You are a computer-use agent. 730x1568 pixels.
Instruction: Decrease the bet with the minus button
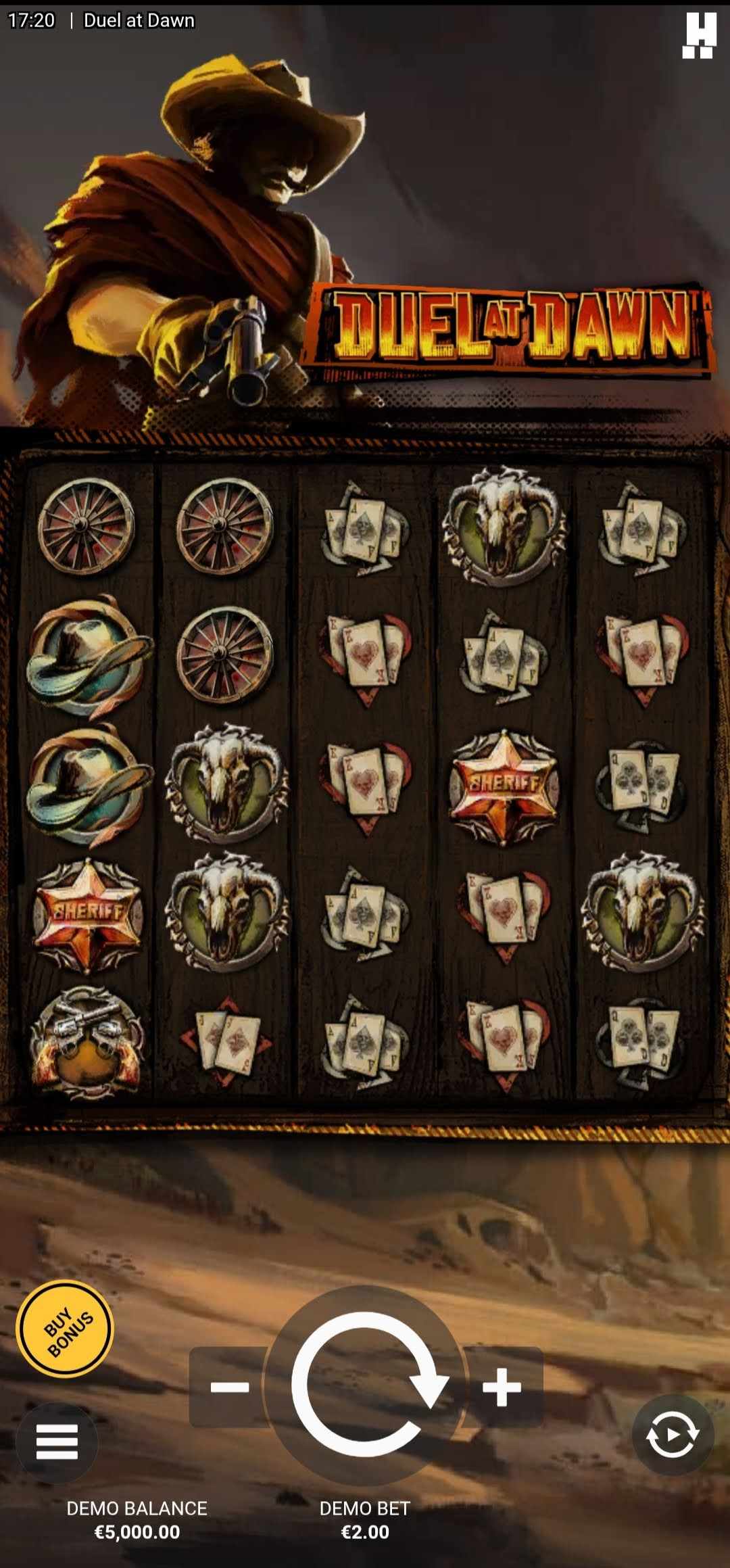[x=228, y=1387]
